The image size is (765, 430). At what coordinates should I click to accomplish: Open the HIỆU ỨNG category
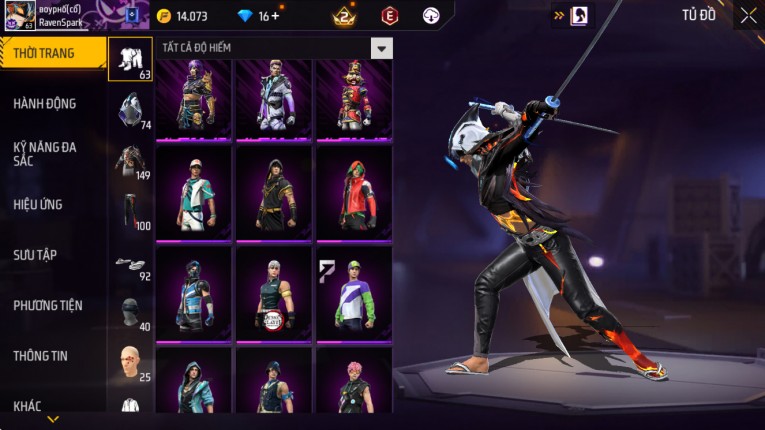point(38,204)
